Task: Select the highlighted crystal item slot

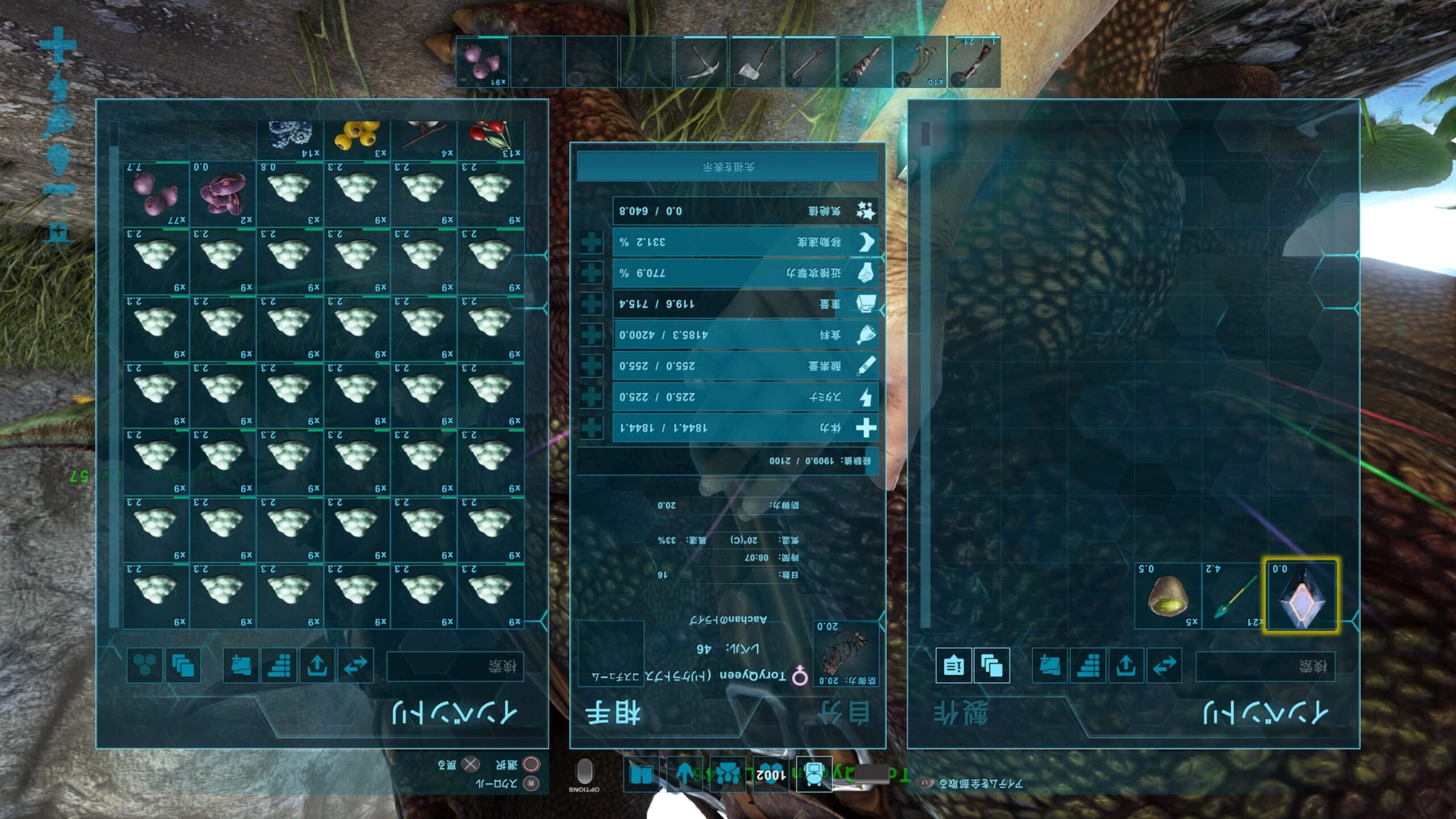Action: (x=1300, y=595)
